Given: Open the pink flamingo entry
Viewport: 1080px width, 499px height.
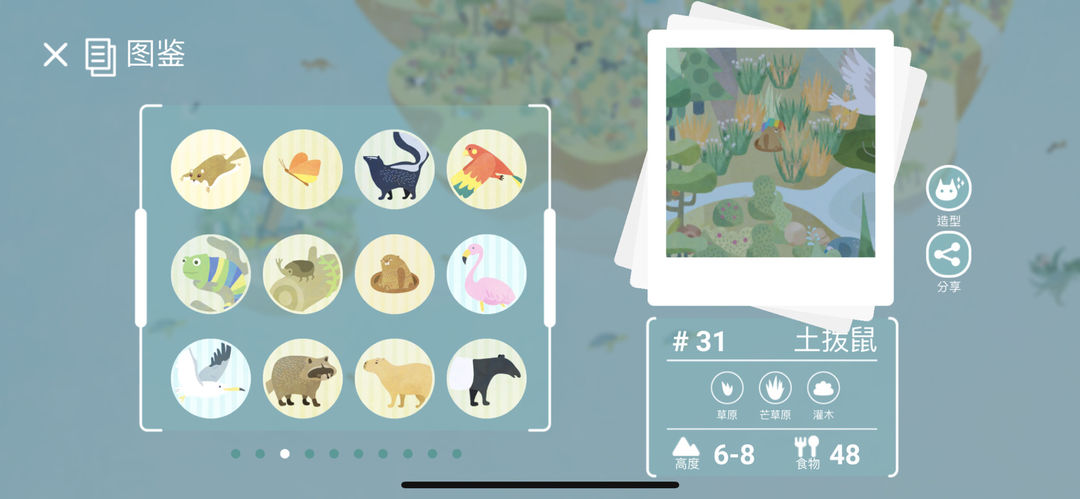Looking at the screenshot, I should point(486,274).
